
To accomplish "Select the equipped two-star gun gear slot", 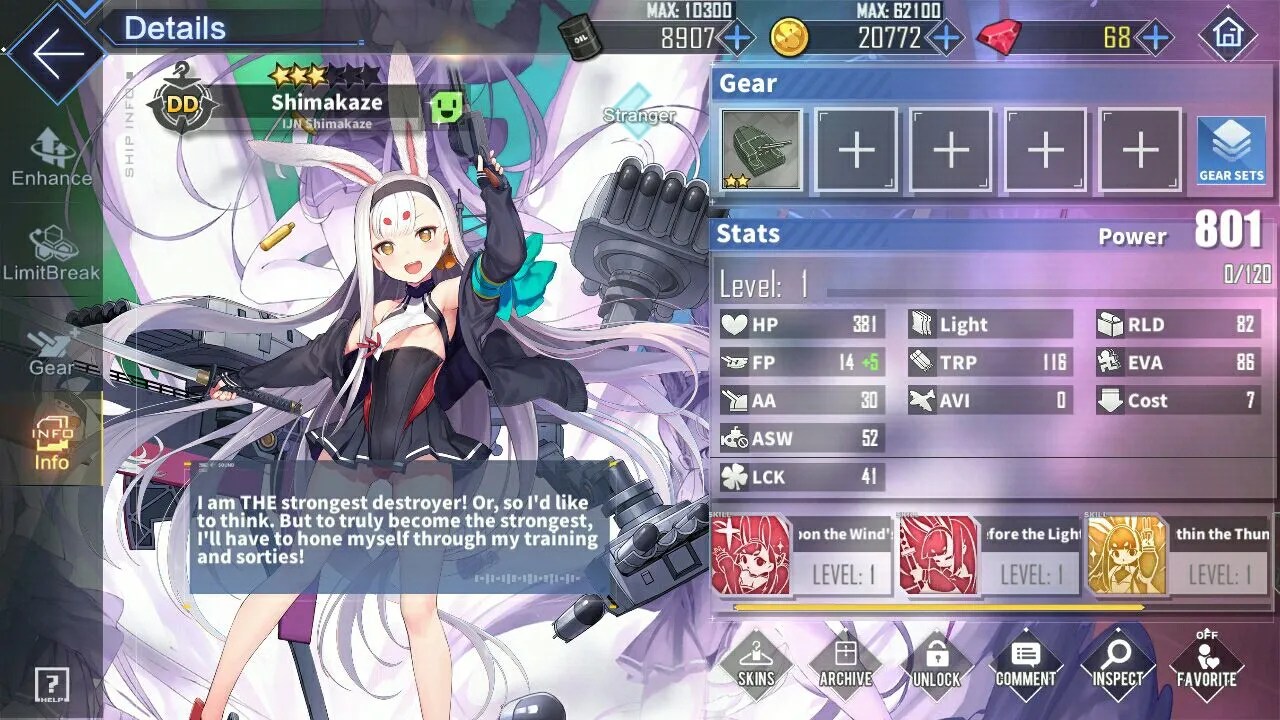I will (x=761, y=150).
